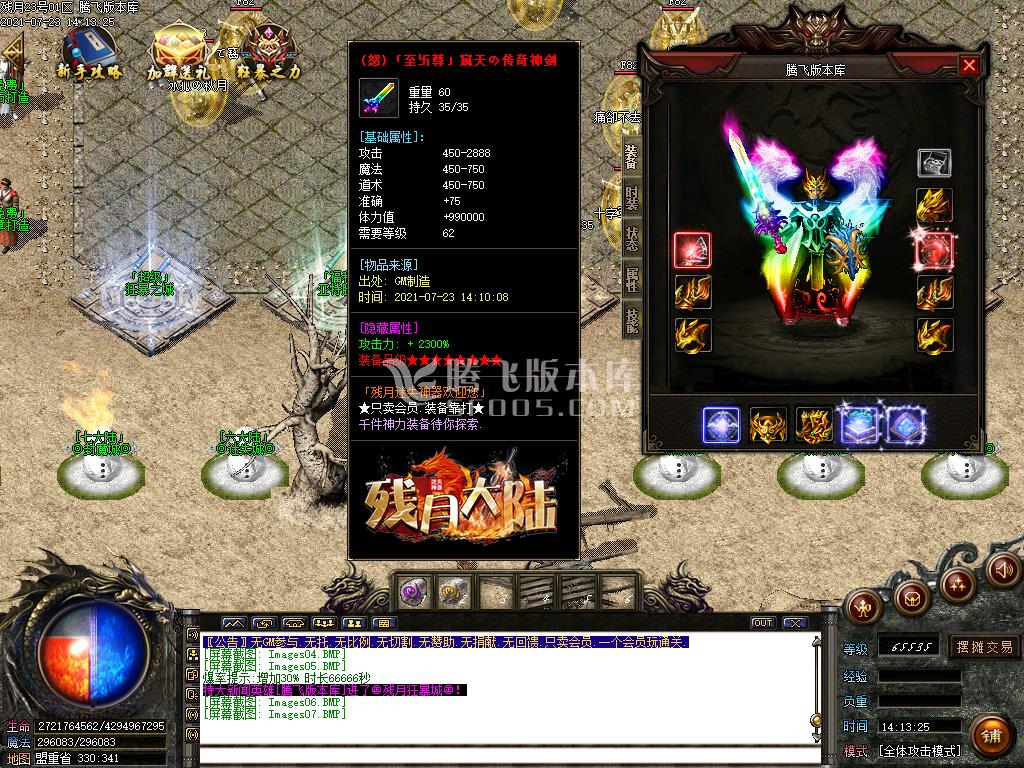Open the round 铺 shop button
Image resolution: width=1024 pixels, height=768 pixels.
pyautogui.click(x=990, y=737)
